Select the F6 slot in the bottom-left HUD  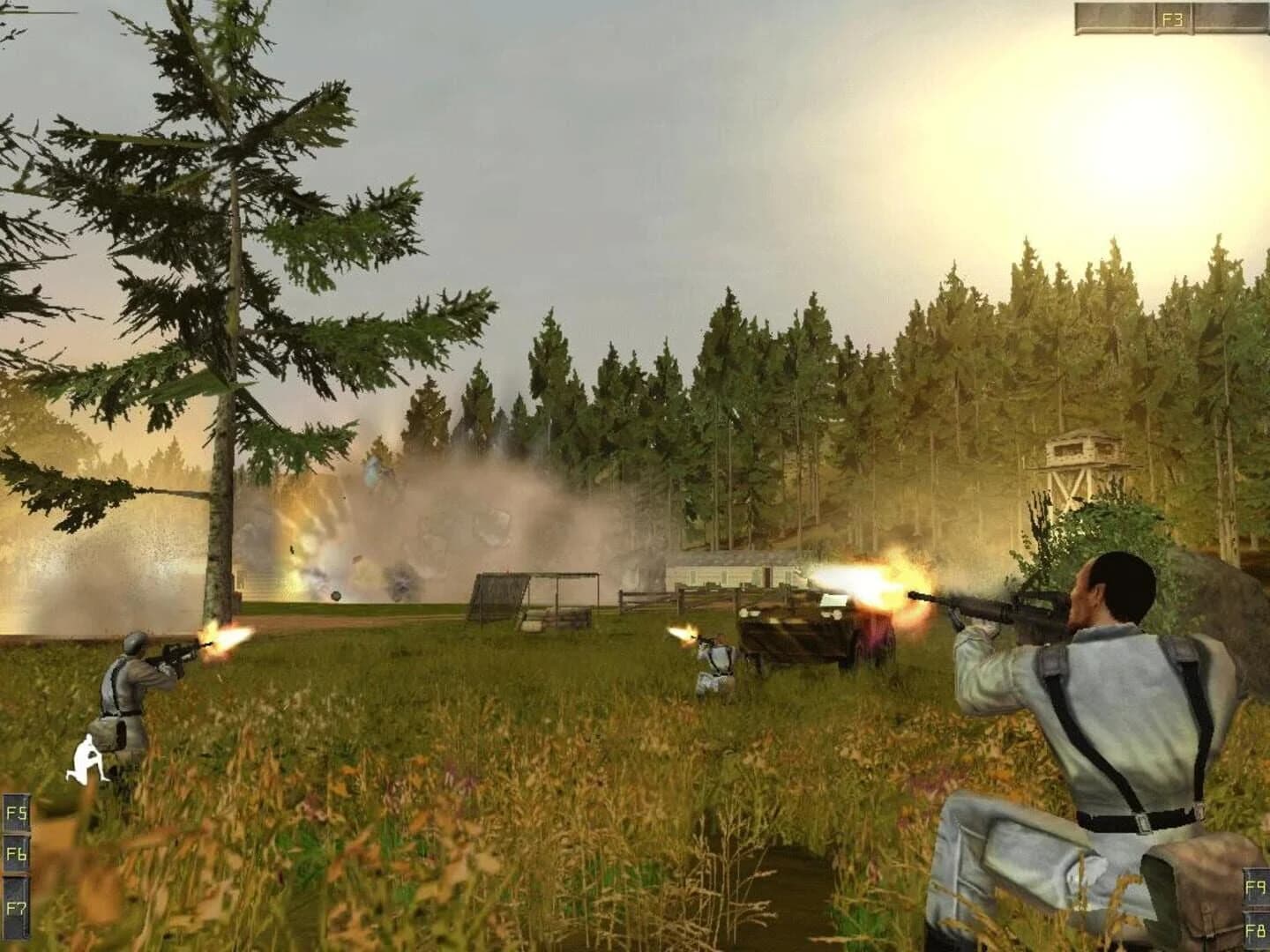point(16,852)
